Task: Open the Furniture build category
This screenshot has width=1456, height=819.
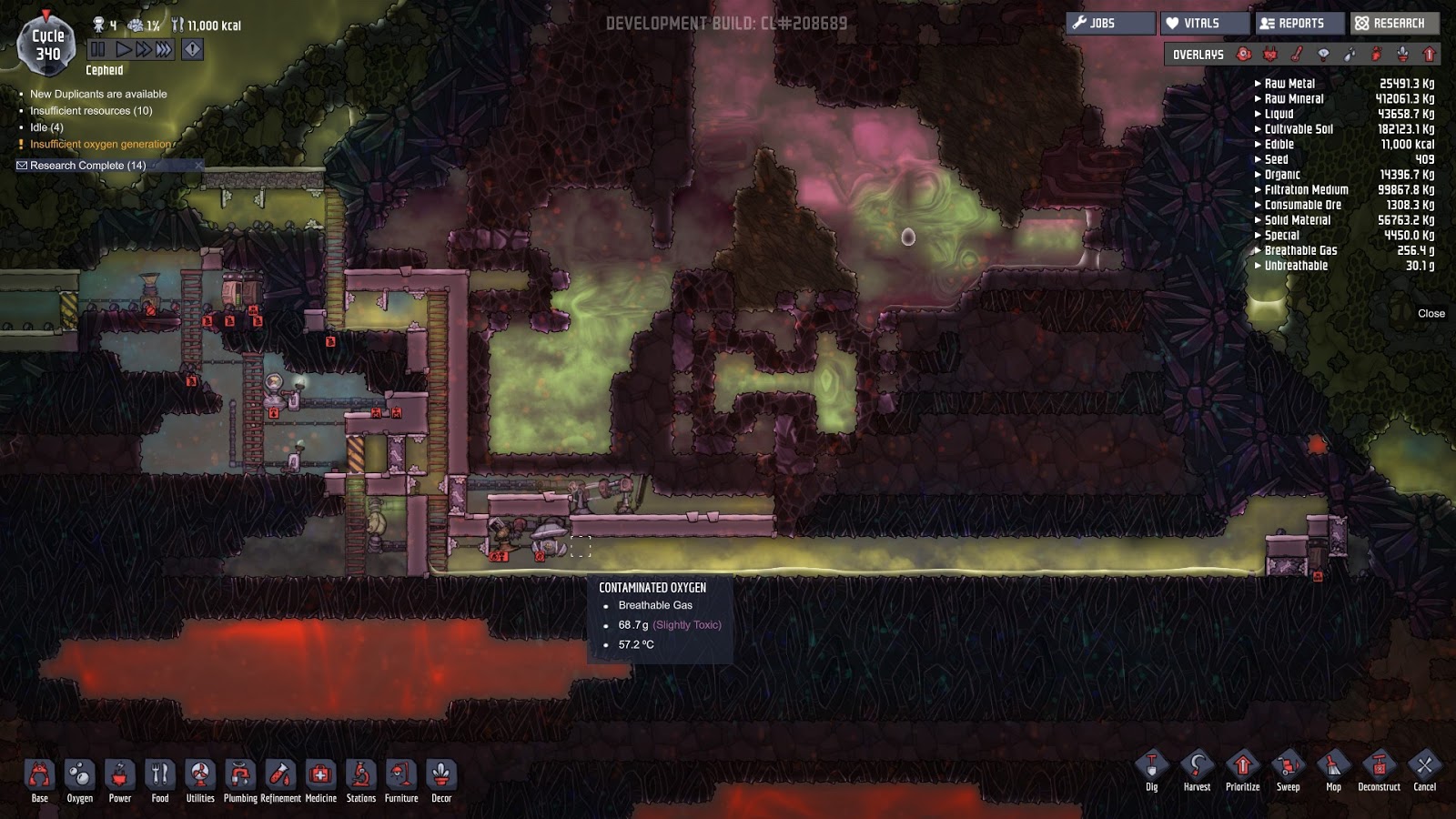Action: point(400,781)
